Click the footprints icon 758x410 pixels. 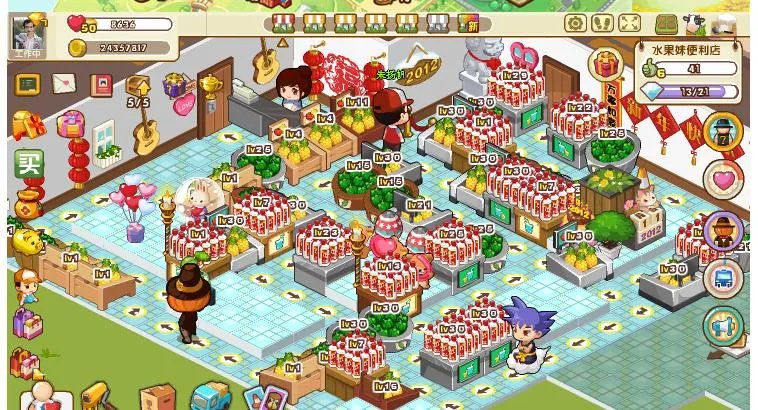coord(602,22)
